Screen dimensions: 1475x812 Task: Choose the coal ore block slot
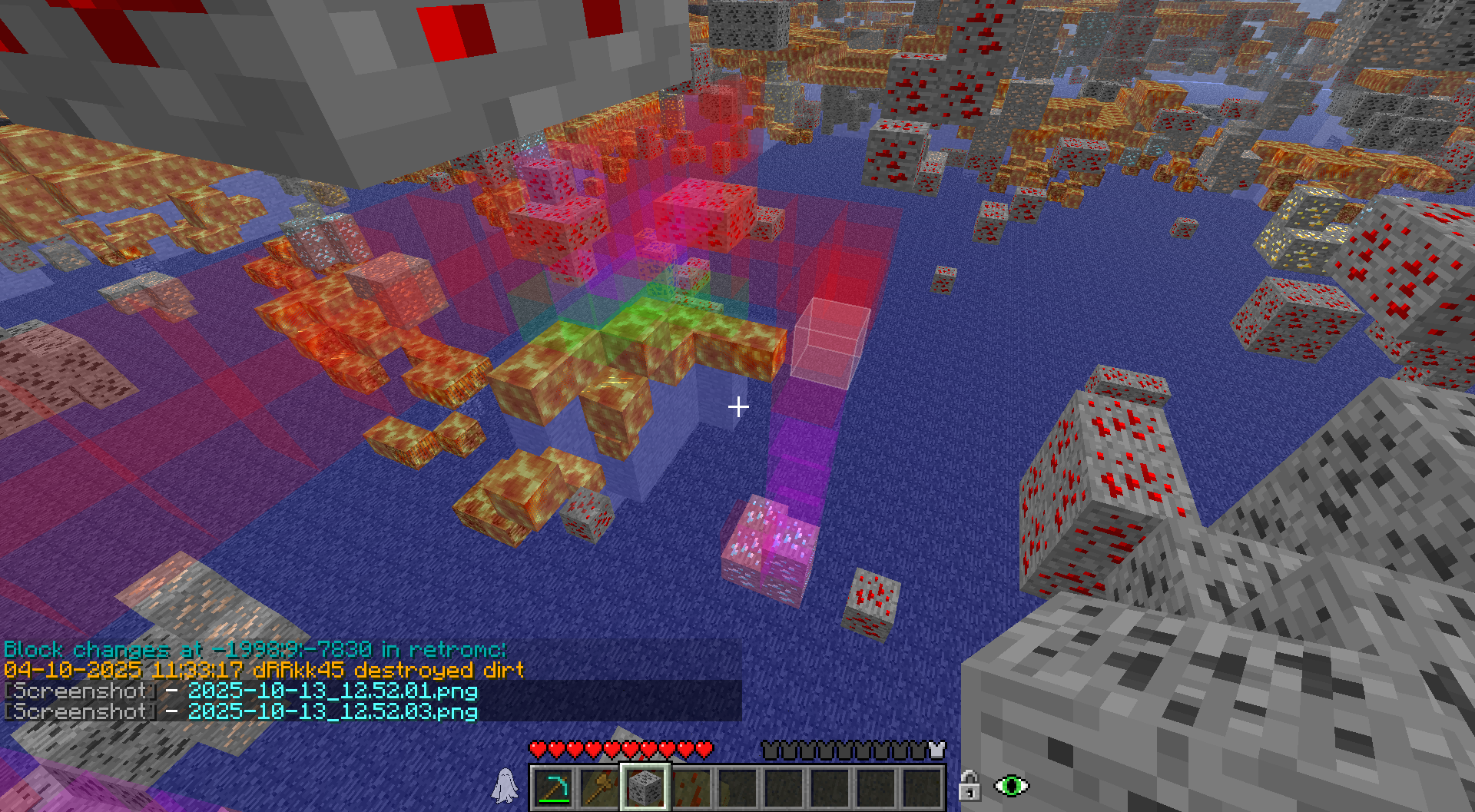click(645, 787)
